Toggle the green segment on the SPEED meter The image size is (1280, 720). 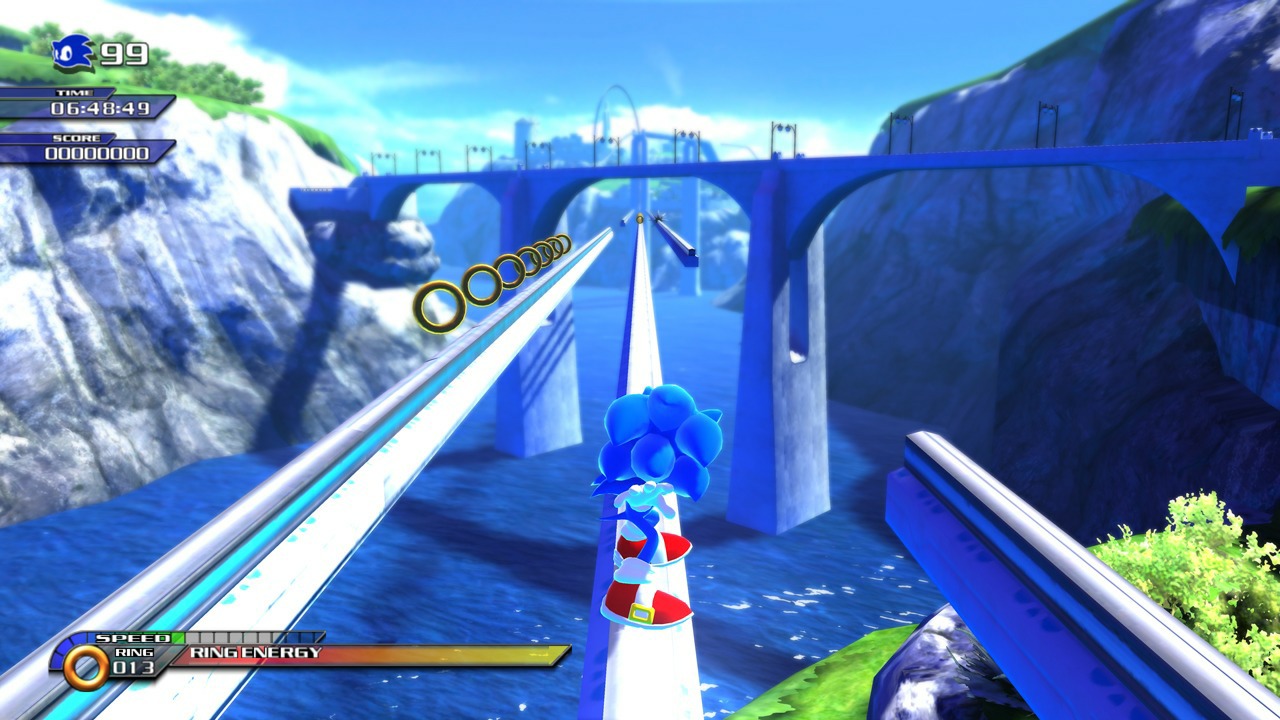(x=180, y=637)
